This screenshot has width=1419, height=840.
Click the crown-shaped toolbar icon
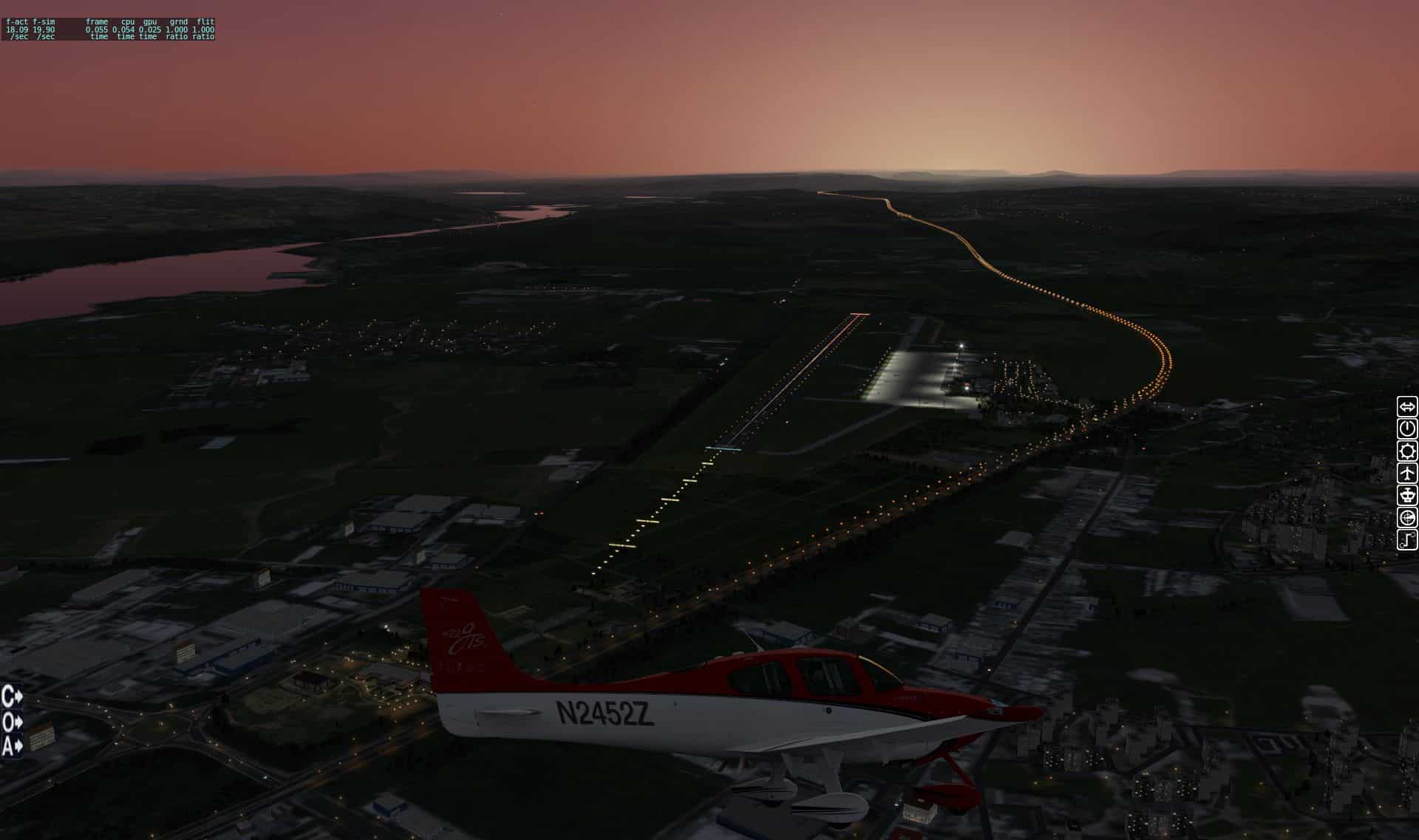point(1407,495)
